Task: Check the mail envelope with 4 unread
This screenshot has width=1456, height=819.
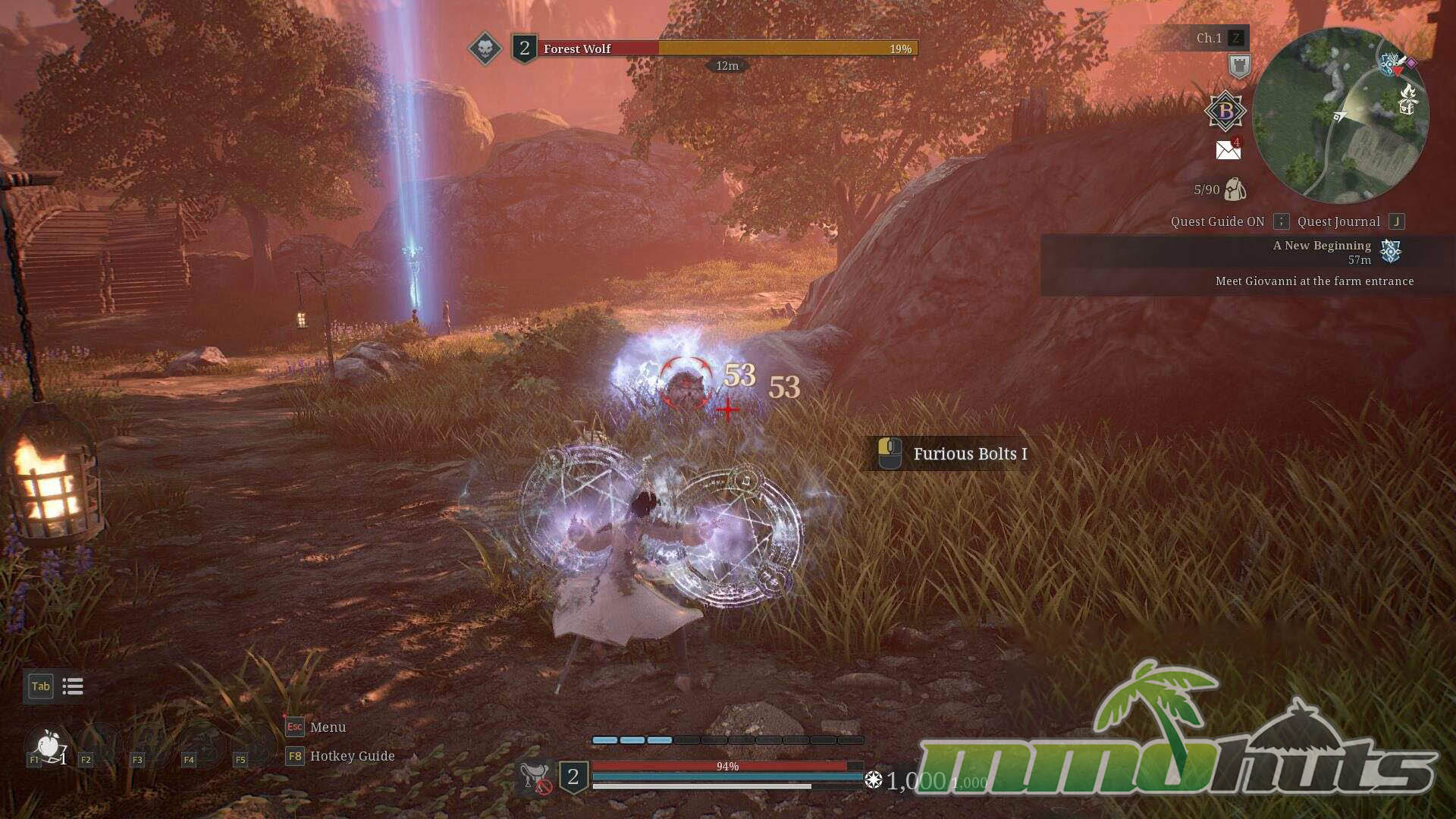Action: point(1228,149)
